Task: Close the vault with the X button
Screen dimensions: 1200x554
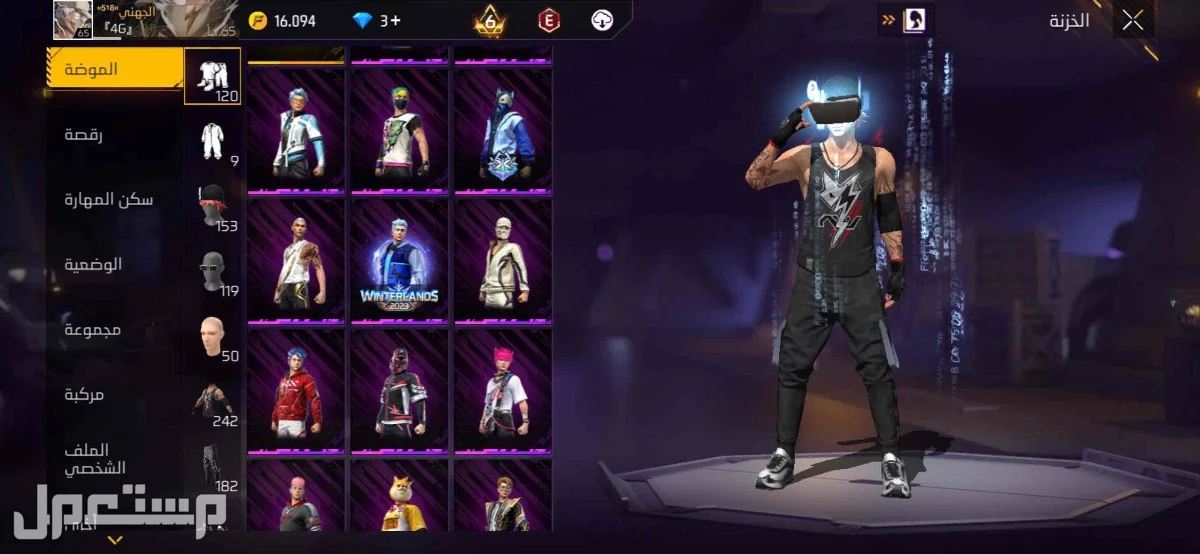Action: pyautogui.click(x=1132, y=21)
